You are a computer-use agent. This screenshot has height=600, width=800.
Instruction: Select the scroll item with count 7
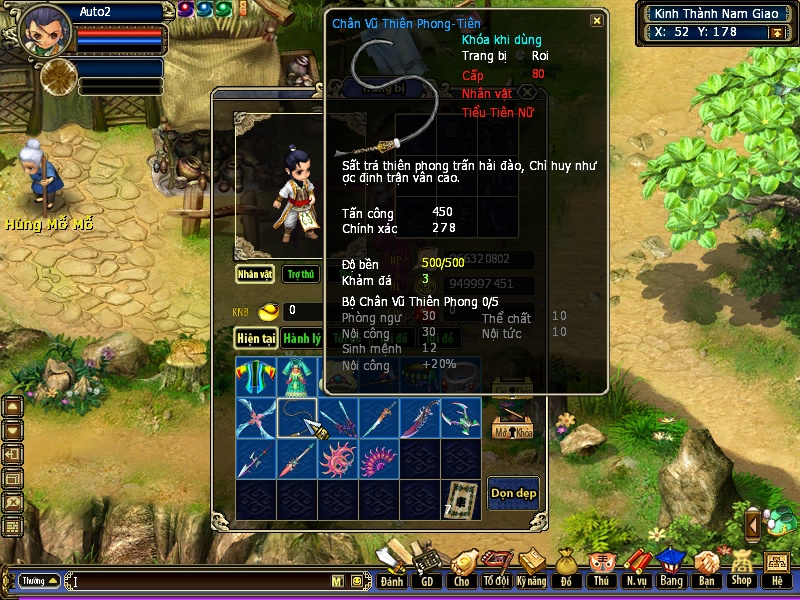click(x=460, y=499)
